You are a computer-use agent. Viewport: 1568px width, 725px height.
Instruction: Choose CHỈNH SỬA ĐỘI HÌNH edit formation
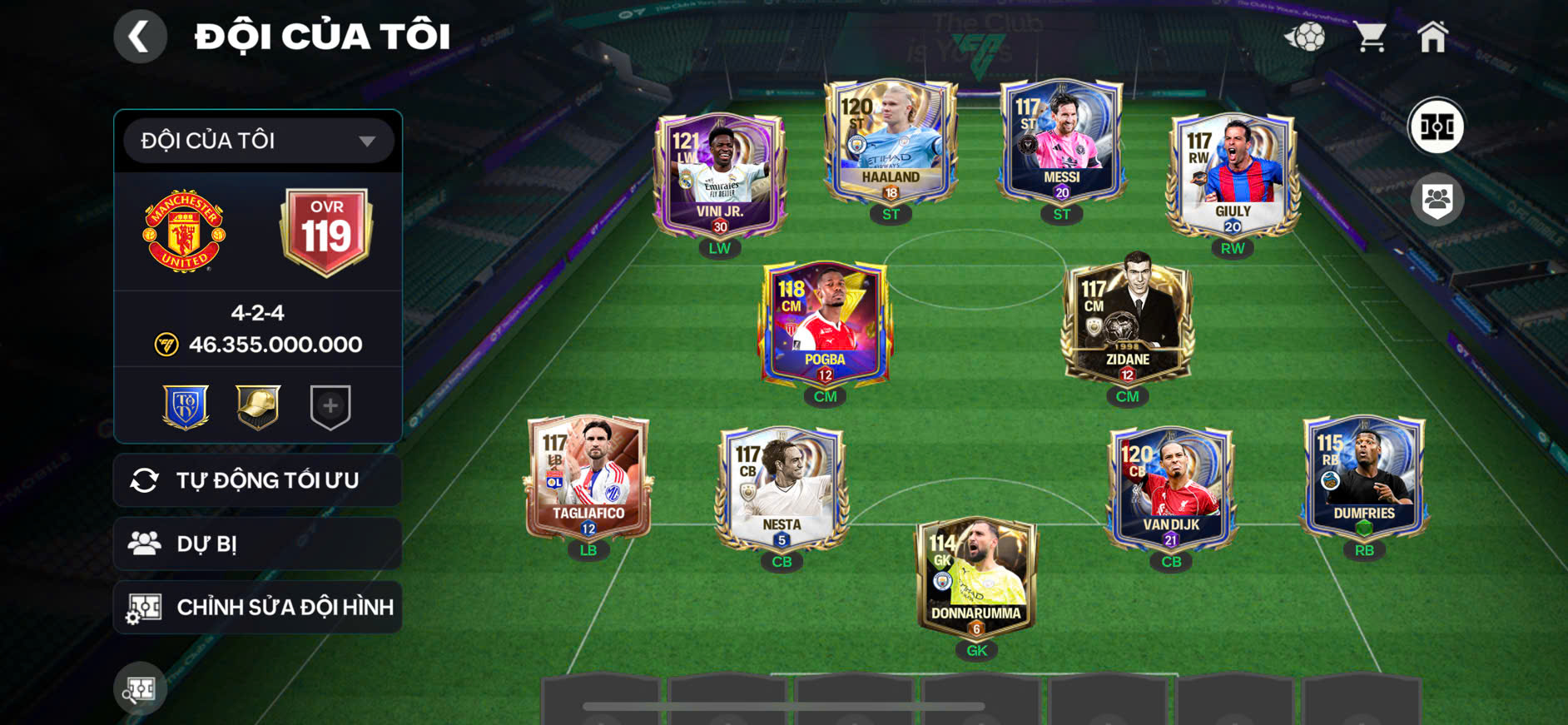point(258,608)
